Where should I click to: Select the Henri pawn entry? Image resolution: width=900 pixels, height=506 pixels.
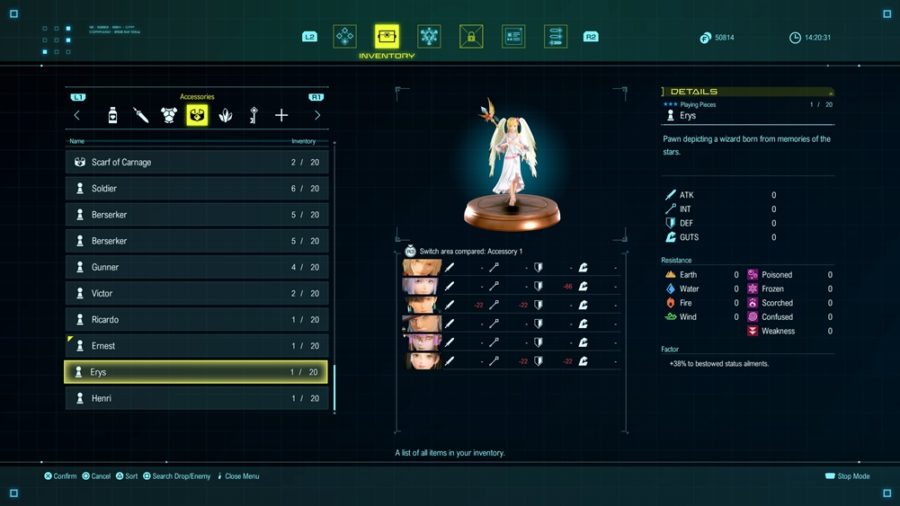click(196, 398)
